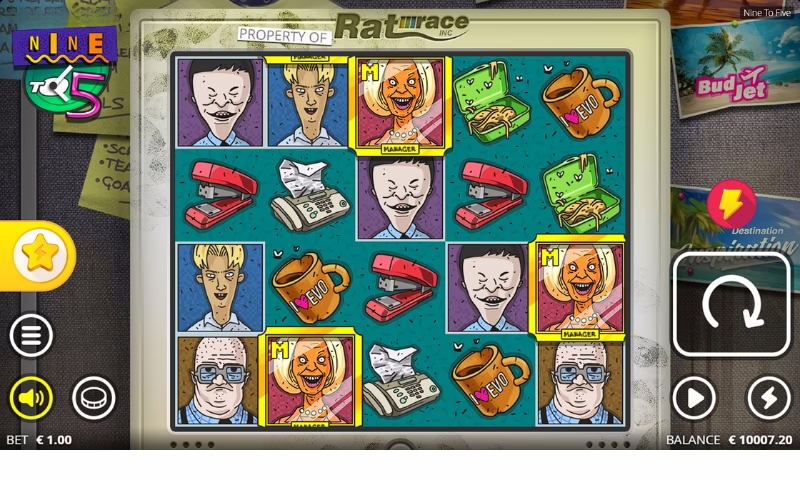The width and height of the screenshot is (800, 480).
Task: Click the pink lightning bolt boost icon
Action: pos(731,204)
